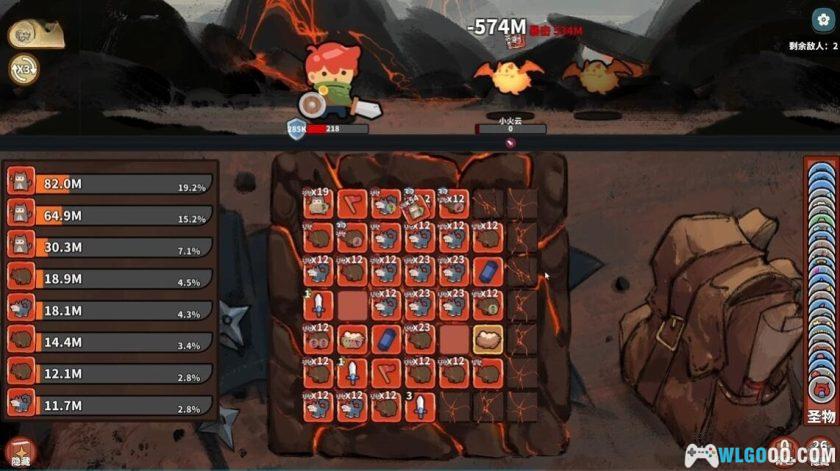Select the 64.9M damage row
The width and height of the screenshot is (840, 471).
(112, 214)
